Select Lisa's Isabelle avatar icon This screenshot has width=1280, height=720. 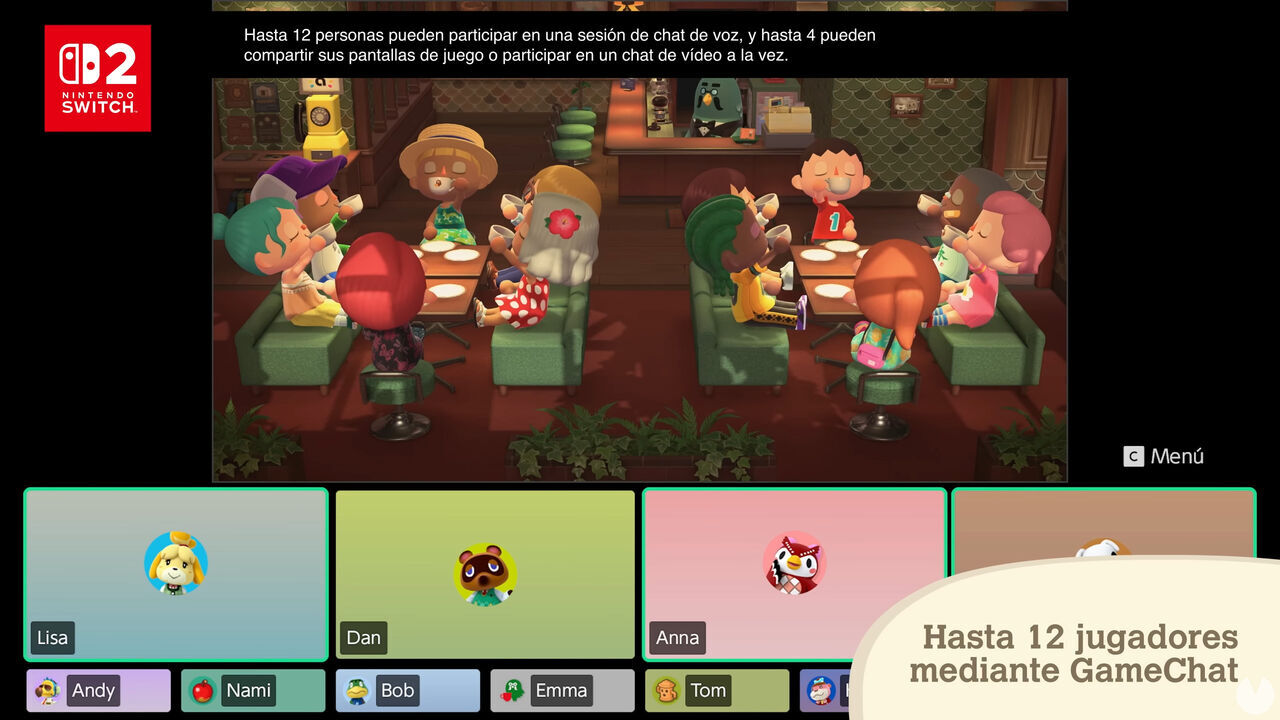(176, 565)
